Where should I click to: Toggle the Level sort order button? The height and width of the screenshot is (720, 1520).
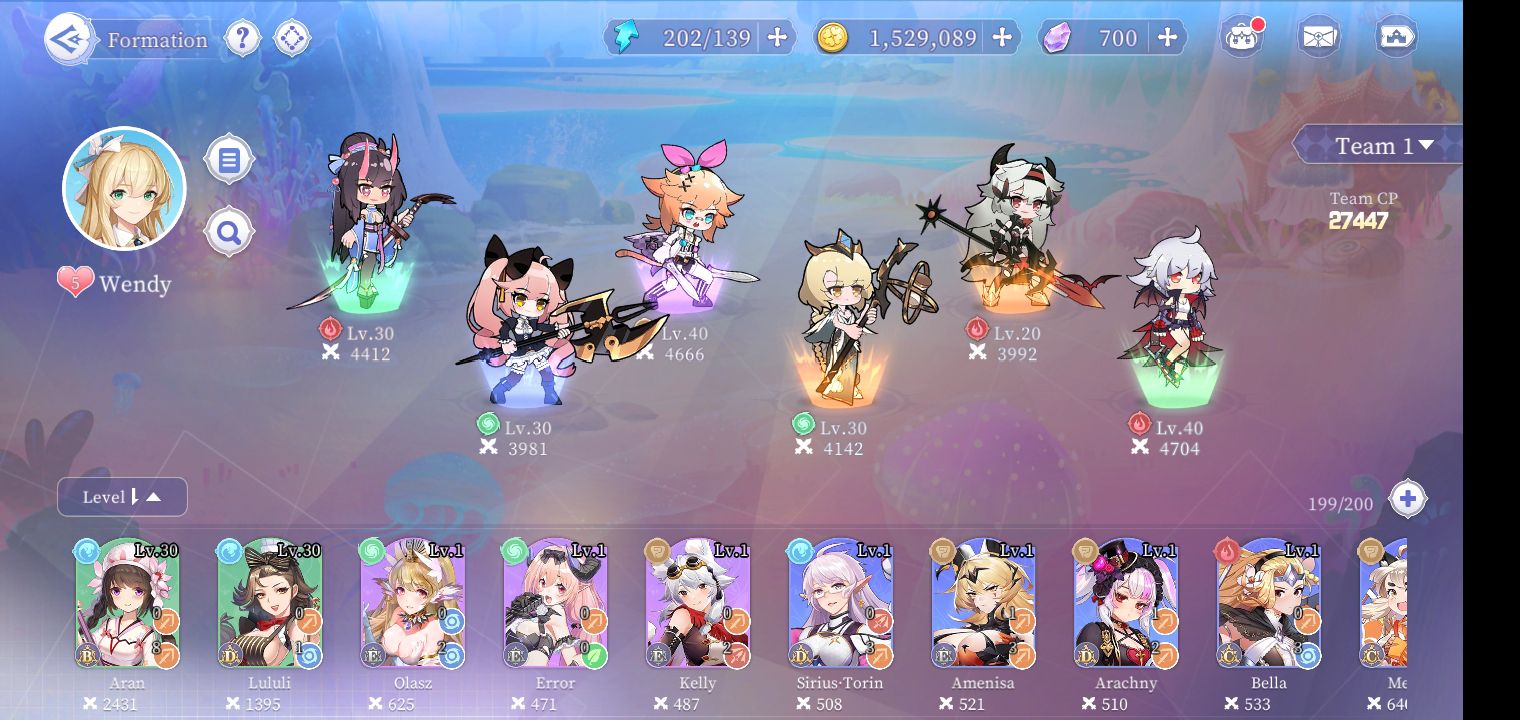122,497
